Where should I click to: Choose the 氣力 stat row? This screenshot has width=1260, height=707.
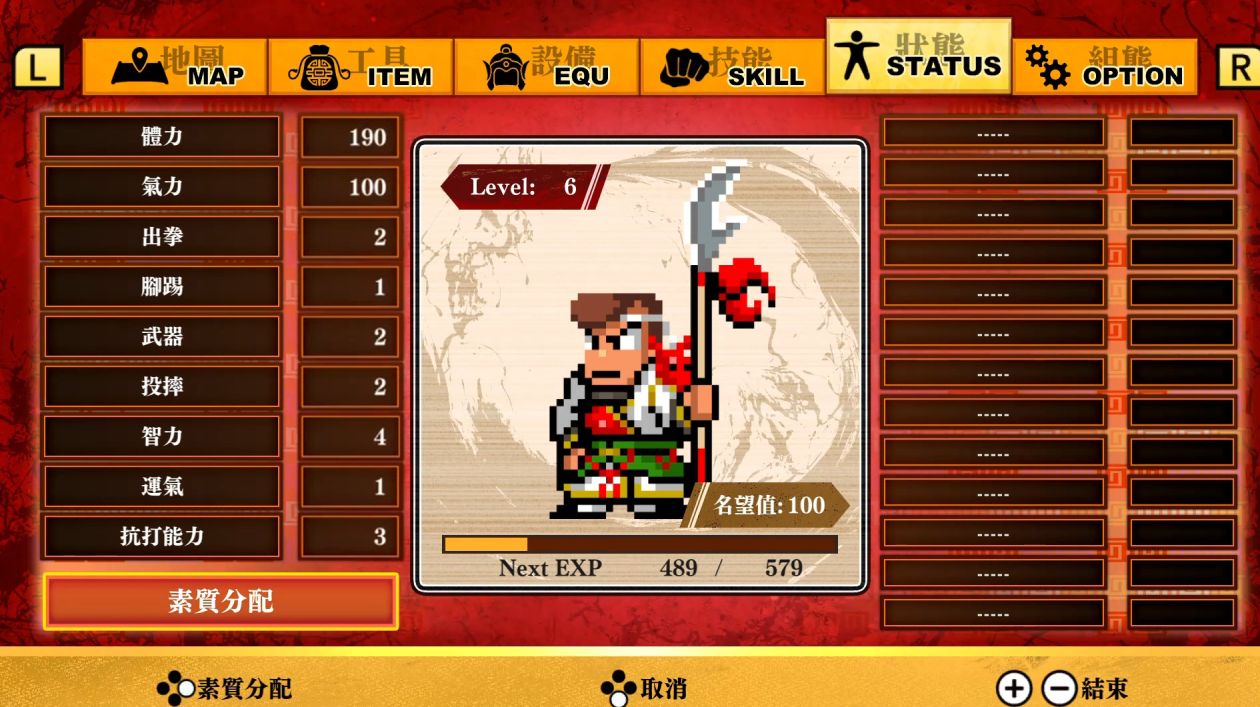coord(162,187)
